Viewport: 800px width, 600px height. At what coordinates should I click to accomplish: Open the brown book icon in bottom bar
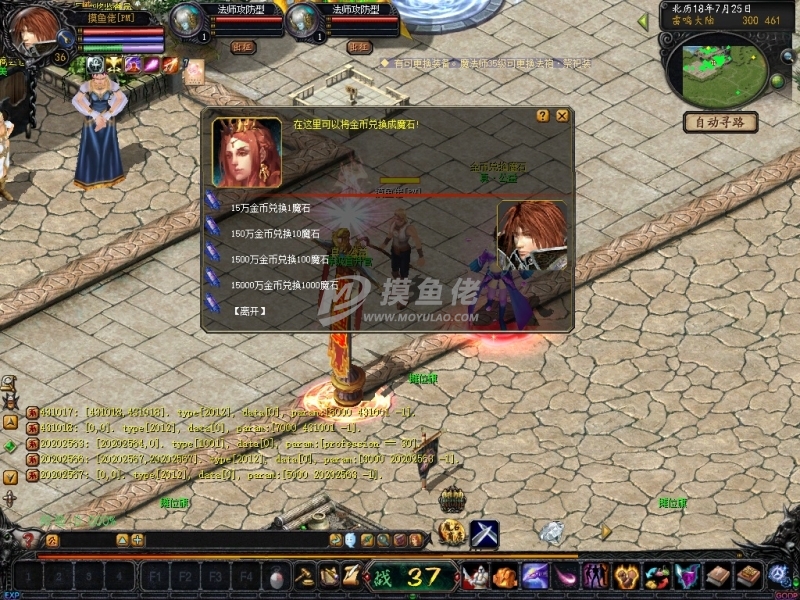[719, 577]
